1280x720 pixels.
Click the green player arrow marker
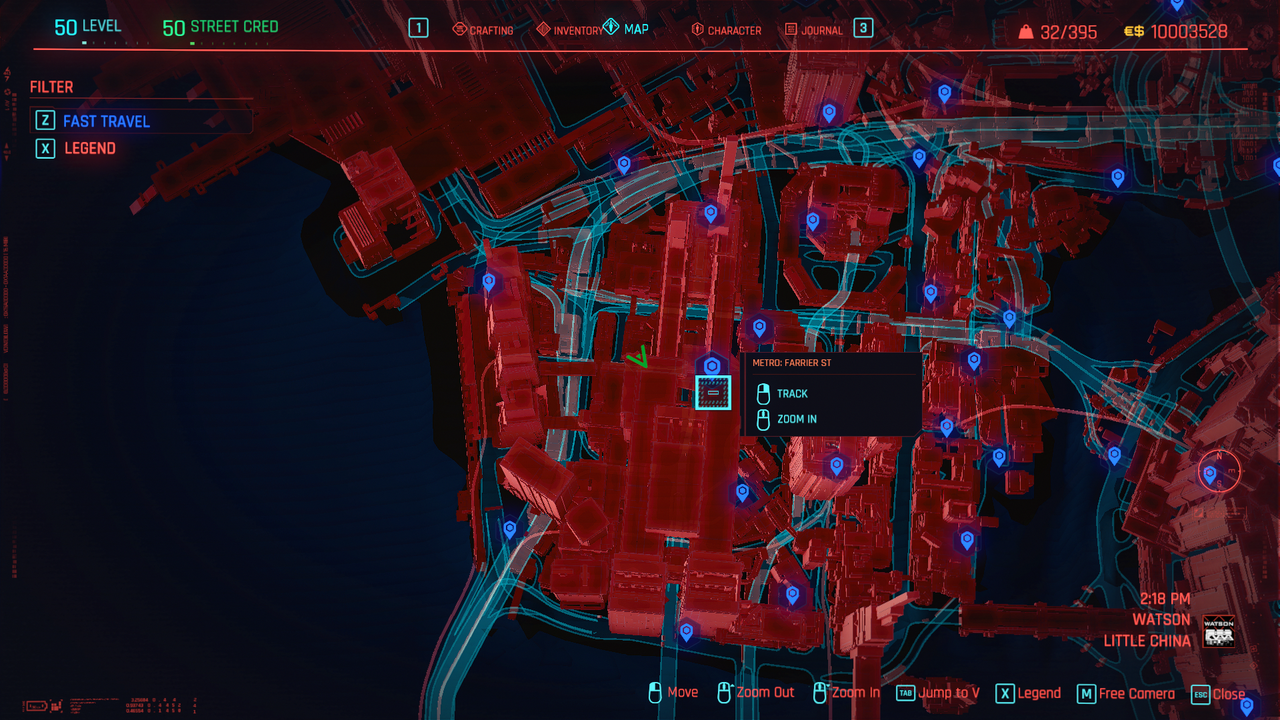638,357
